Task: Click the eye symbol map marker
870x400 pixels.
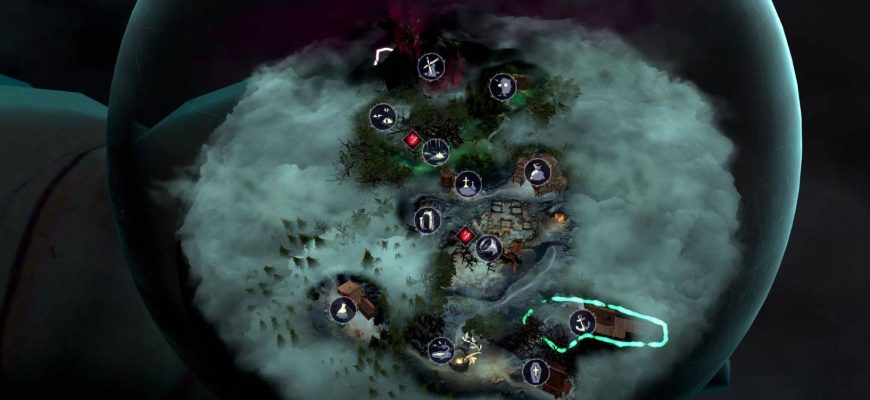Action: click(382, 117)
